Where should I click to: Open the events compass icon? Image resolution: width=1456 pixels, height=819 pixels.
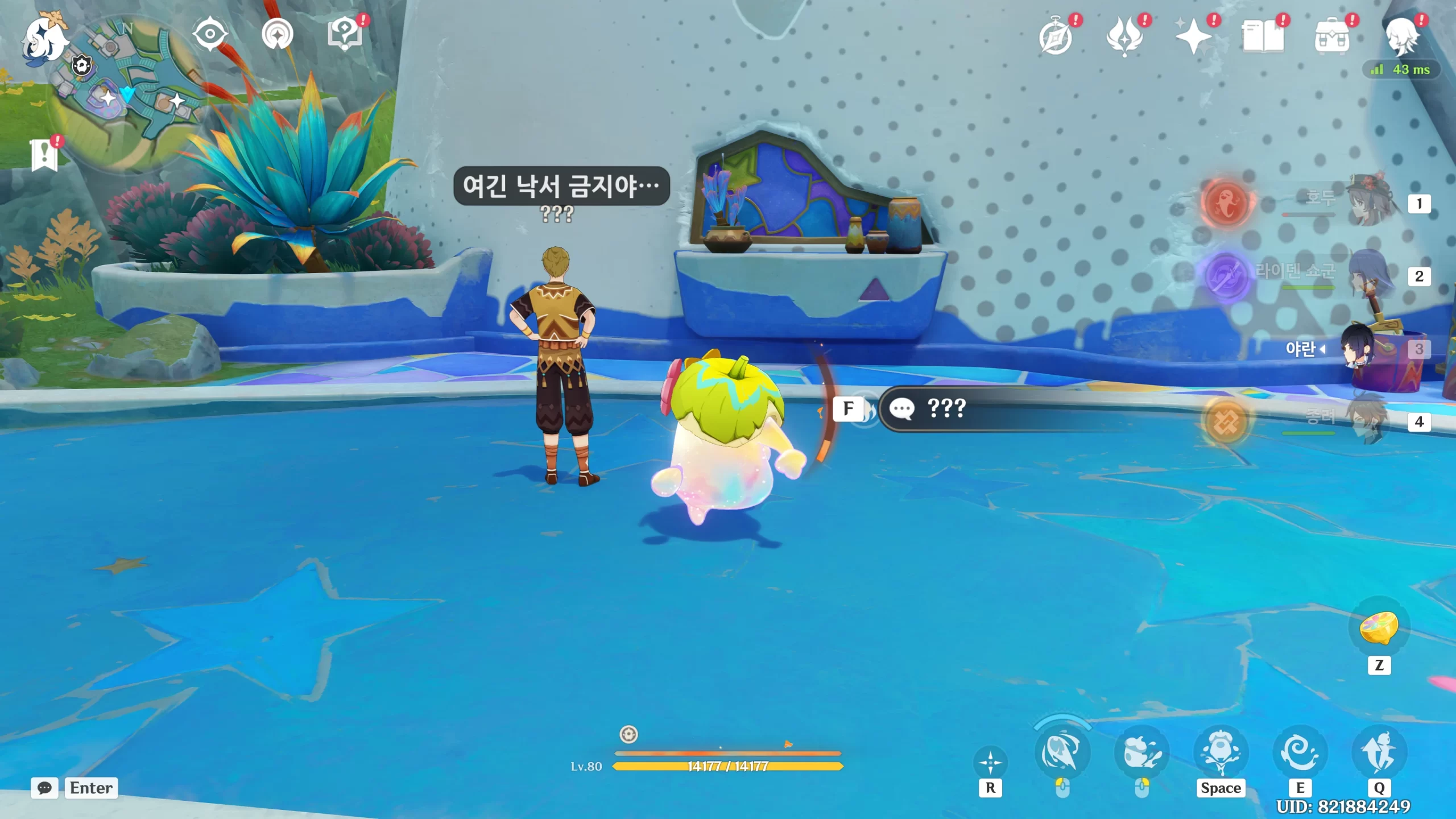(1056, 38)
